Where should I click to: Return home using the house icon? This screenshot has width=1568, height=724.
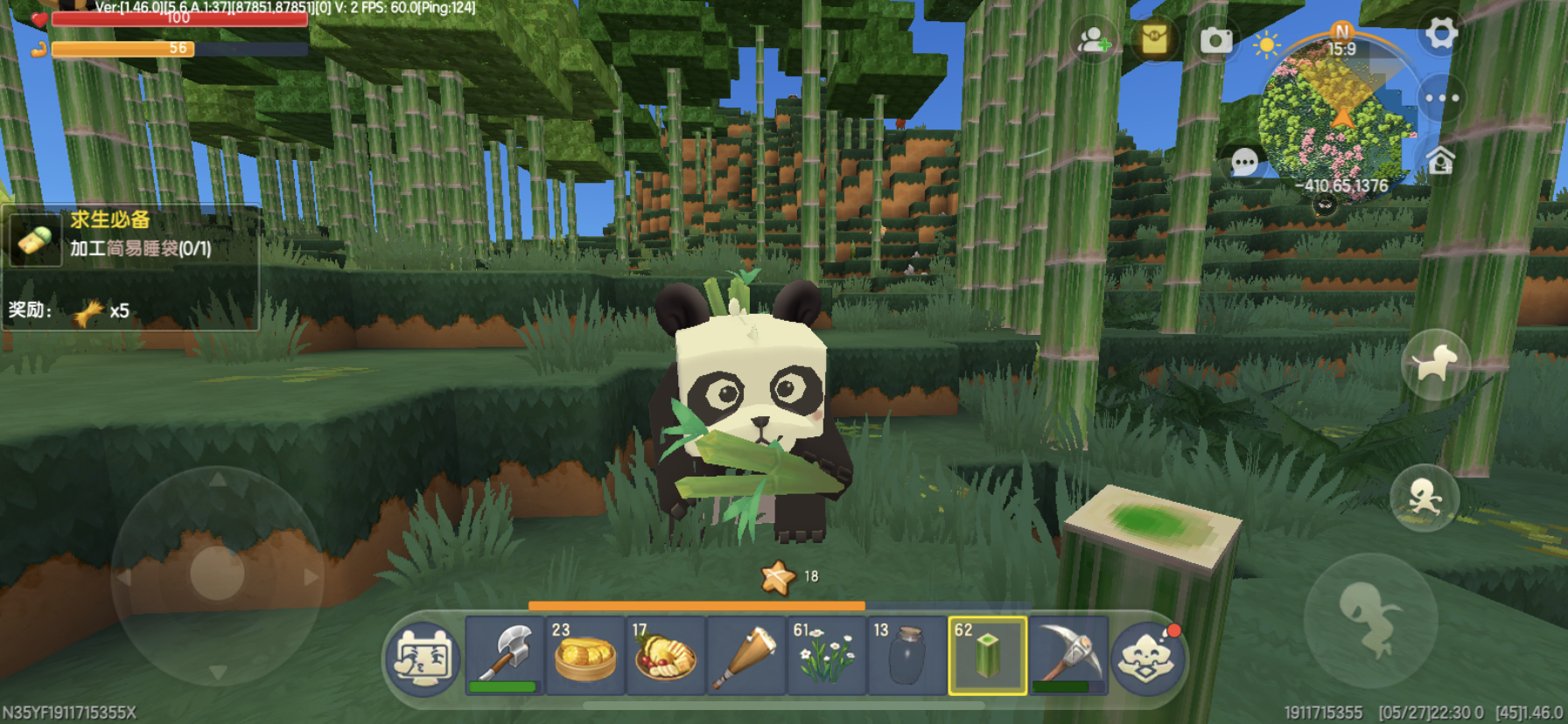(x=1440, y=161)
